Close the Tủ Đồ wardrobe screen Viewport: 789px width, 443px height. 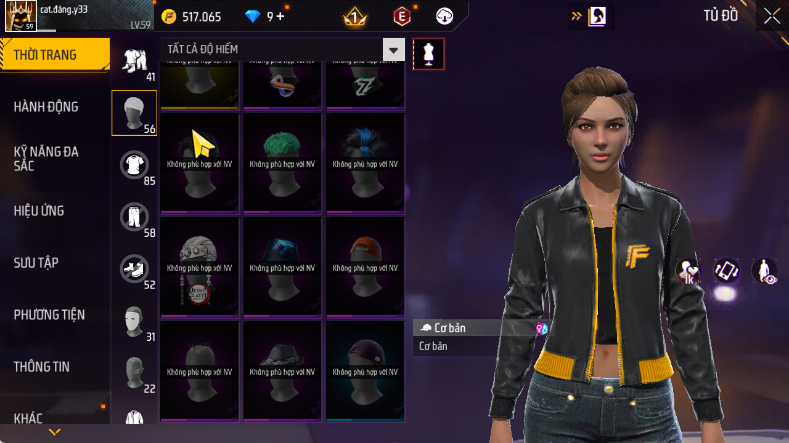tap(772, 16)
